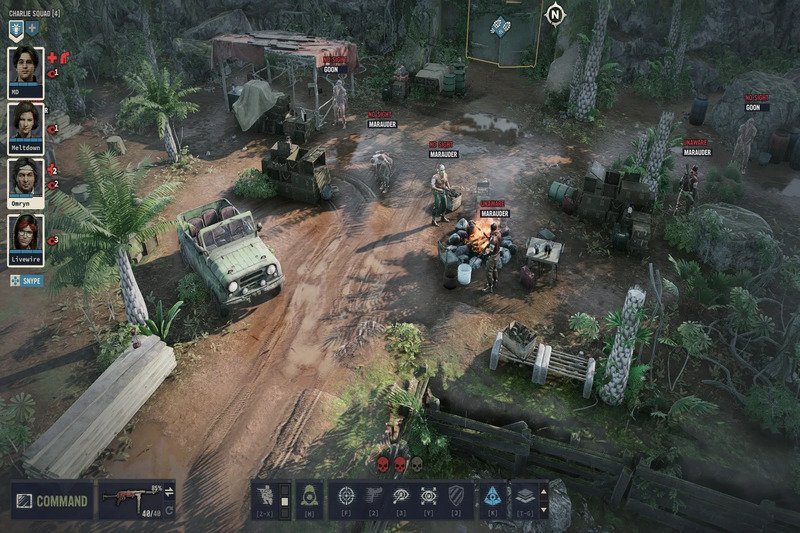Click the north compass indicator
This screenshot has width=800, height=533.
(553, 14)
